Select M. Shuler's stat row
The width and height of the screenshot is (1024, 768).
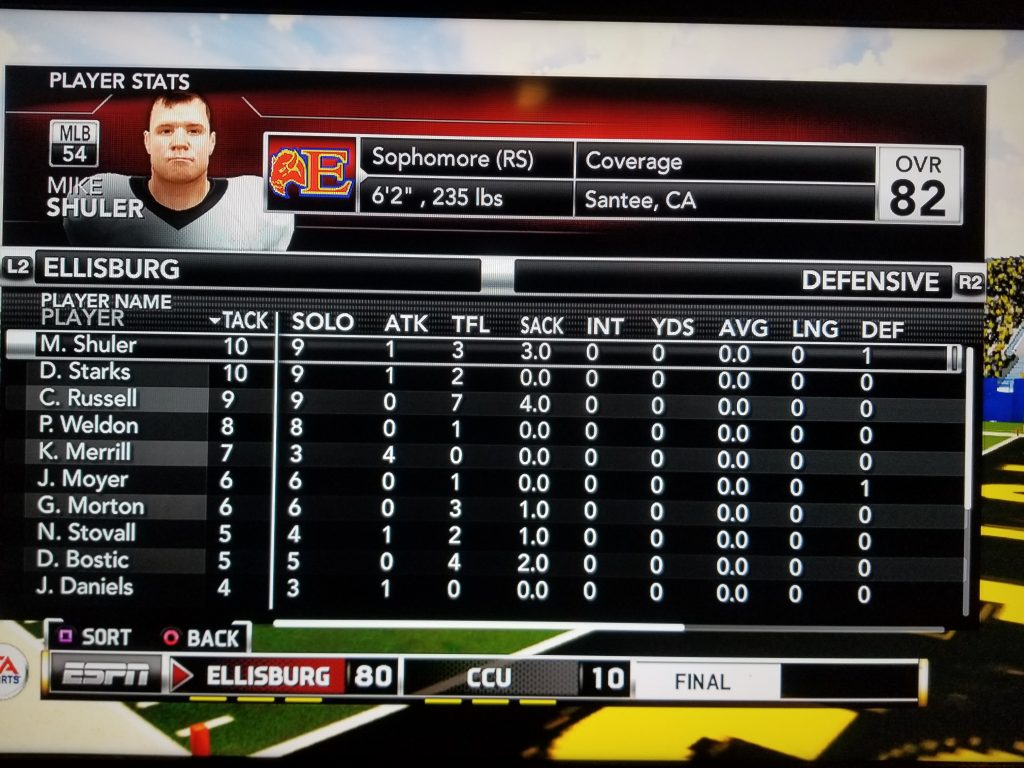point(87,345)
